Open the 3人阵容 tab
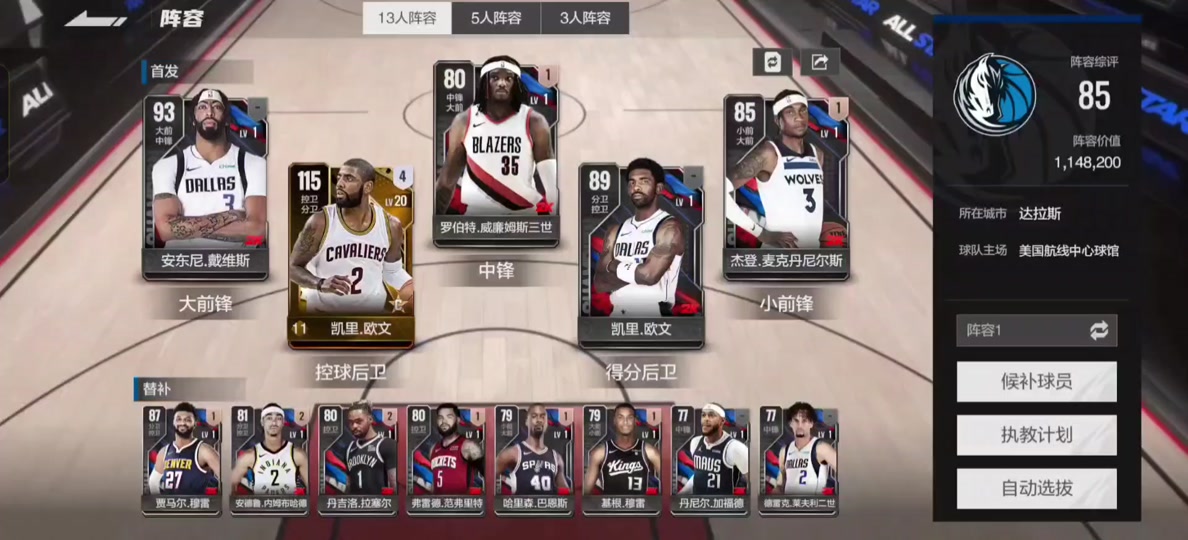Viewport: 1188px width, 540px height. (585, 18)
